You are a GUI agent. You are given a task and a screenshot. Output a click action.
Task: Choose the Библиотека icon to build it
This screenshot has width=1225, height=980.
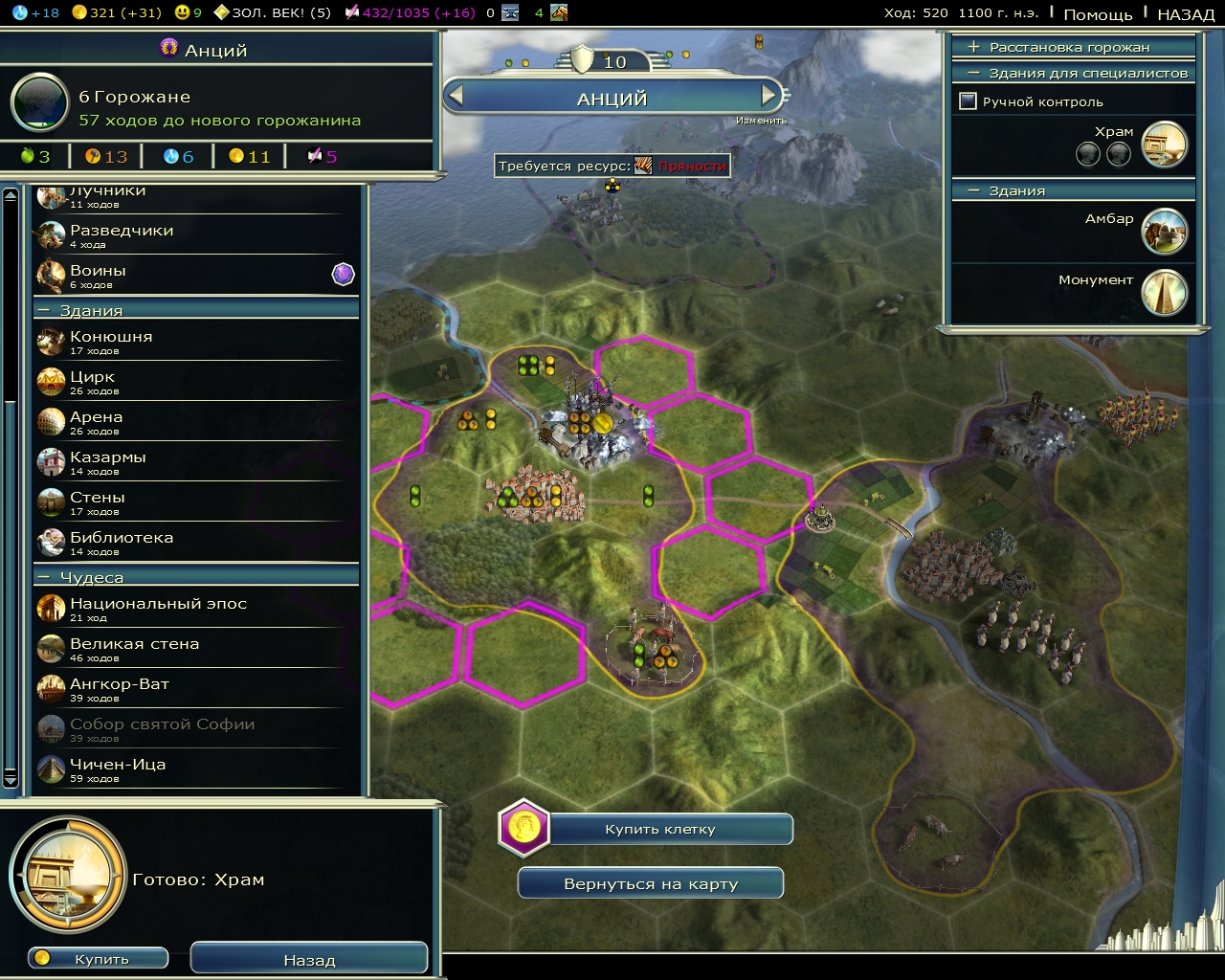(x=50, y=543)
